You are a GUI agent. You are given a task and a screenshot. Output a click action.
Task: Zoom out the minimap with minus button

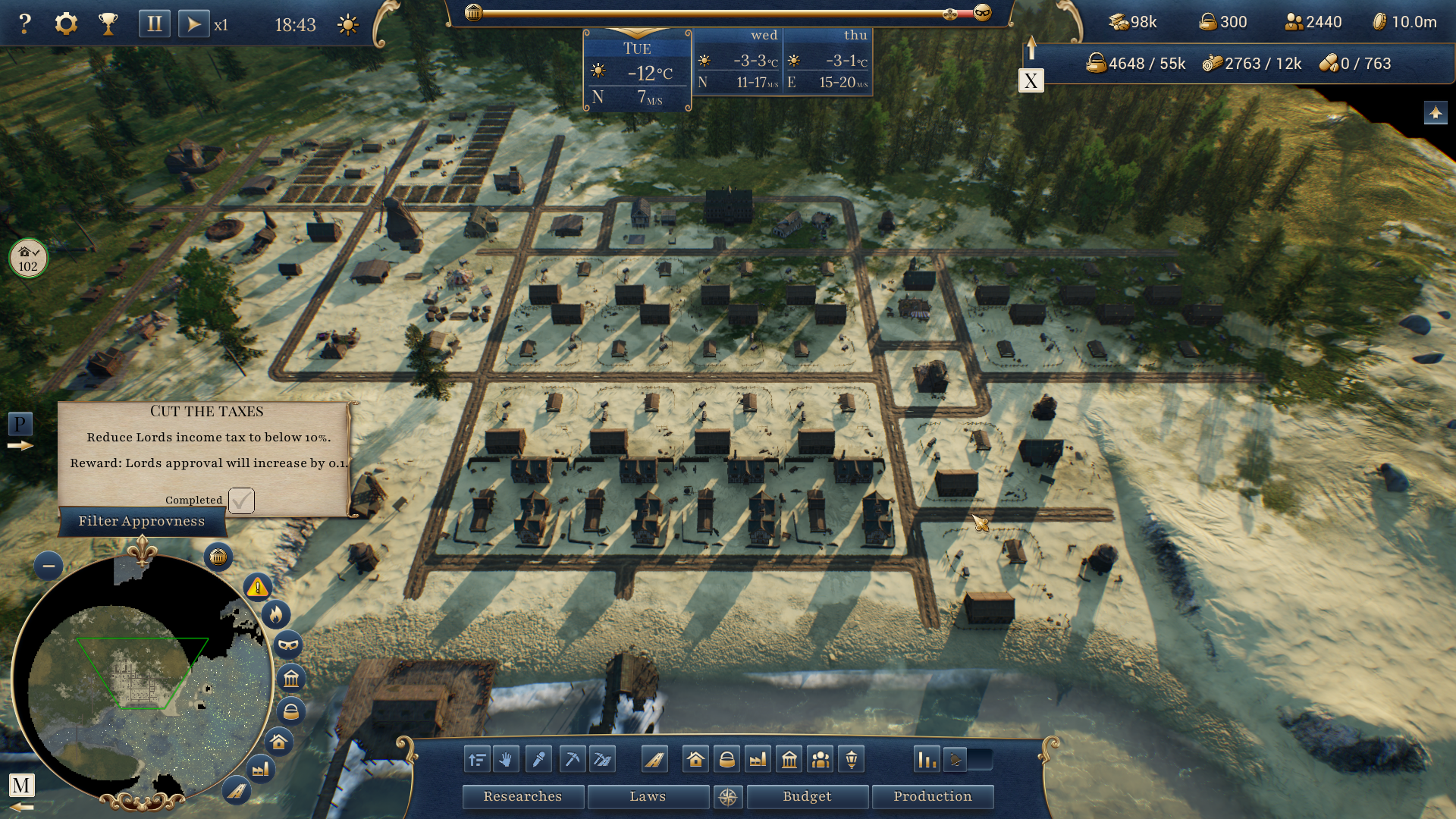point(49,566)
